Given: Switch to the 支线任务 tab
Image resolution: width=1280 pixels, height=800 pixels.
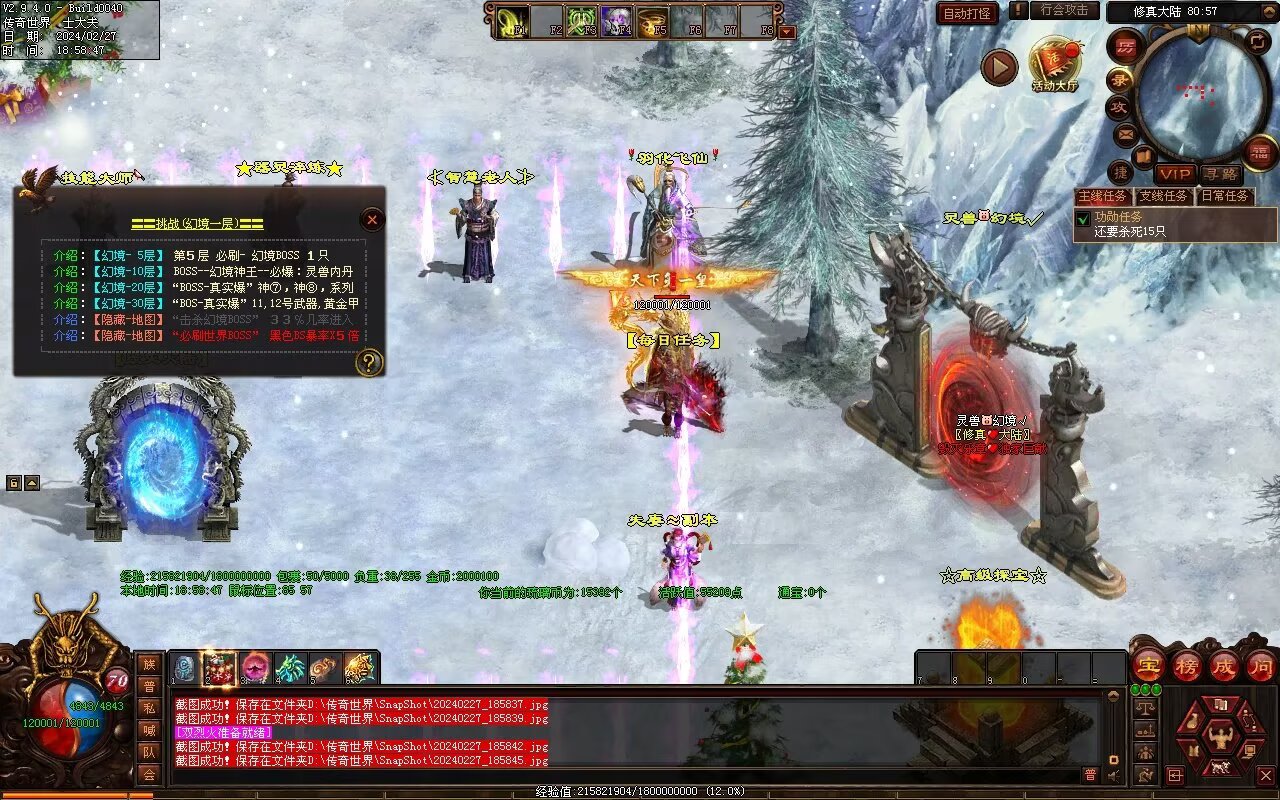Looking at the screenshot, I should tap(1163, 196).
